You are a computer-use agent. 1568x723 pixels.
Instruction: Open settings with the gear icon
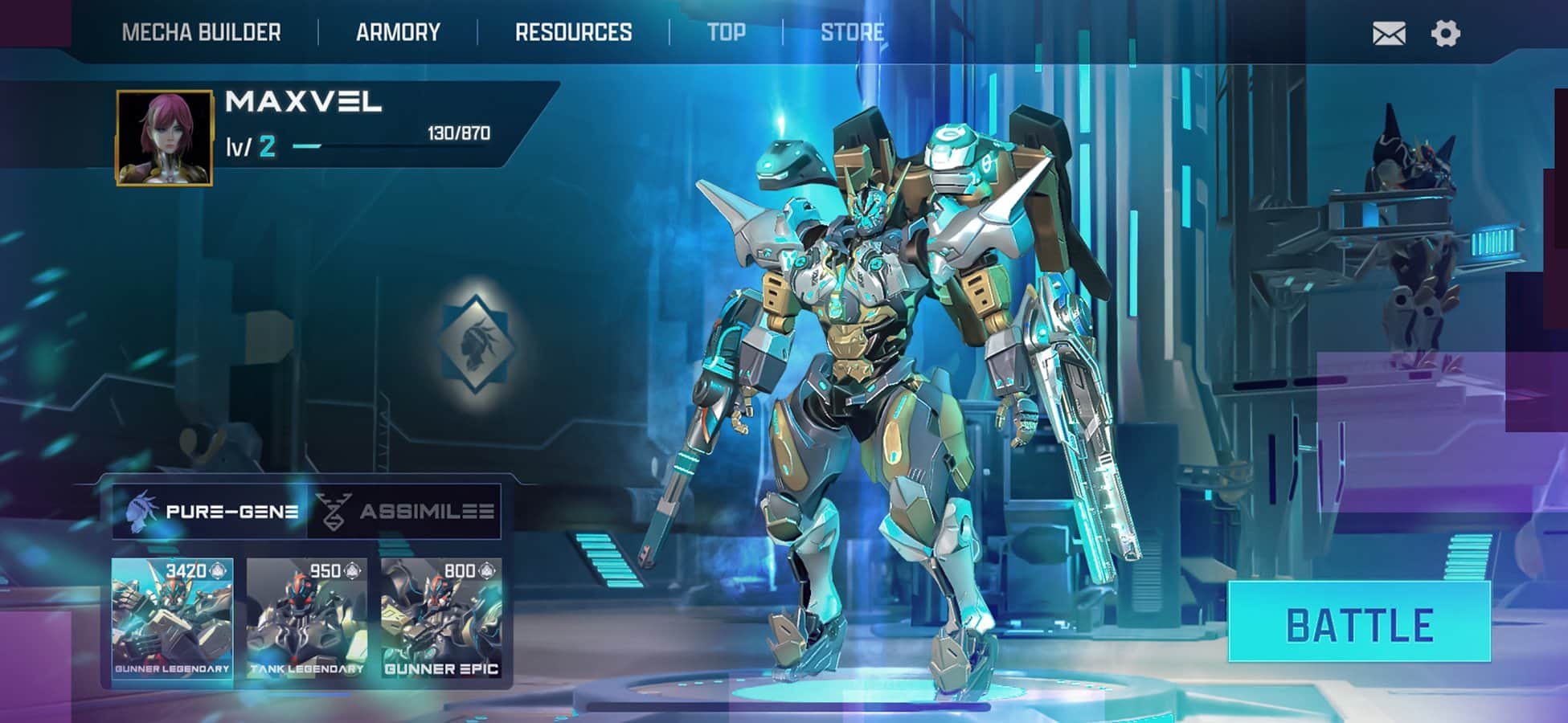(x=1445, y=34)
